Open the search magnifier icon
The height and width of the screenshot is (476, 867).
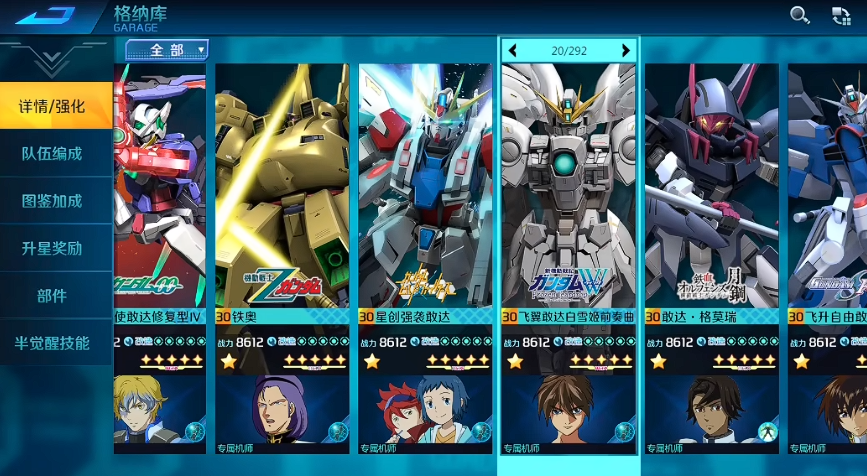[x=800, y=15]
